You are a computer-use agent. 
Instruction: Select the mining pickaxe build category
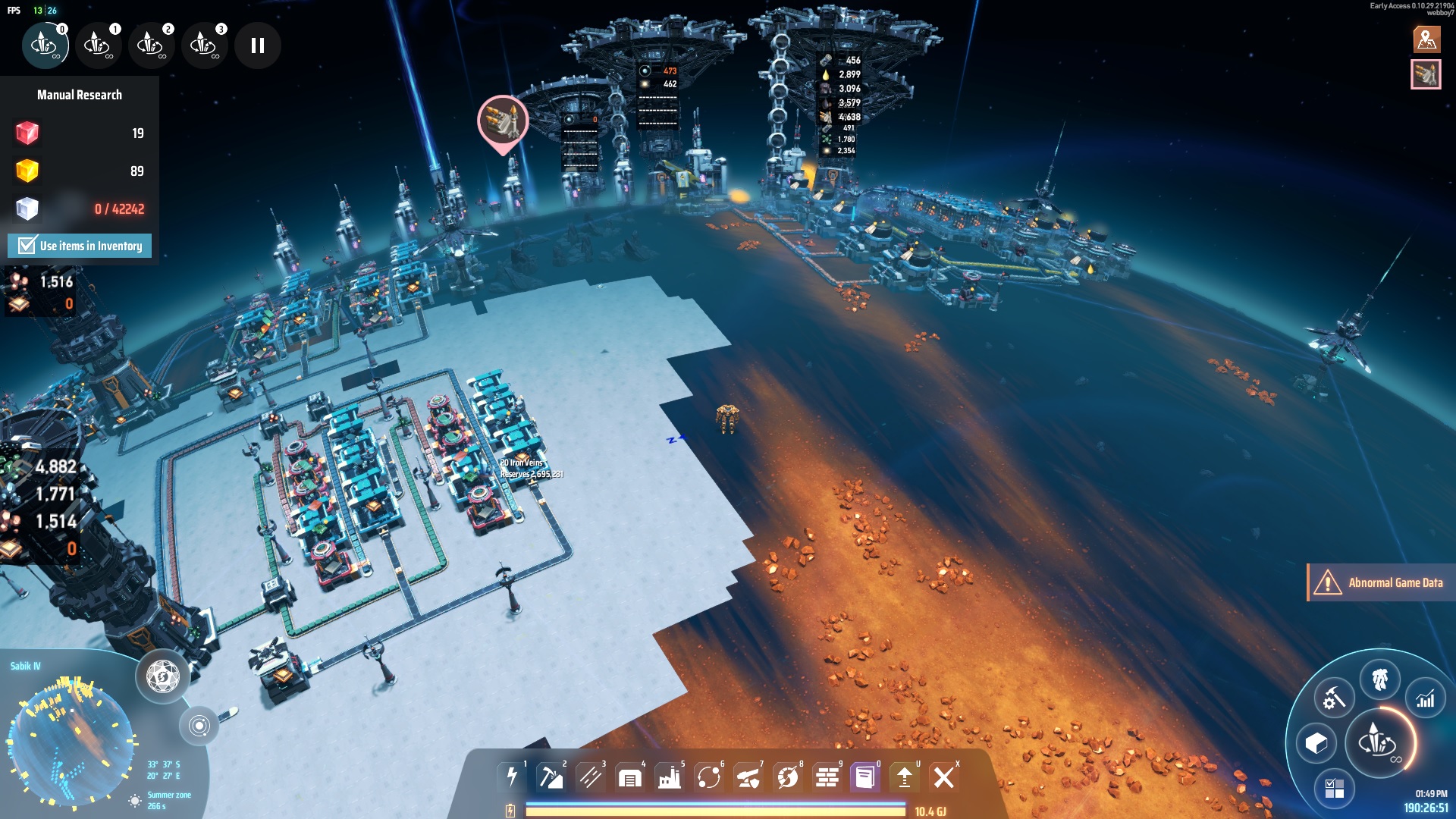[551, 777]
